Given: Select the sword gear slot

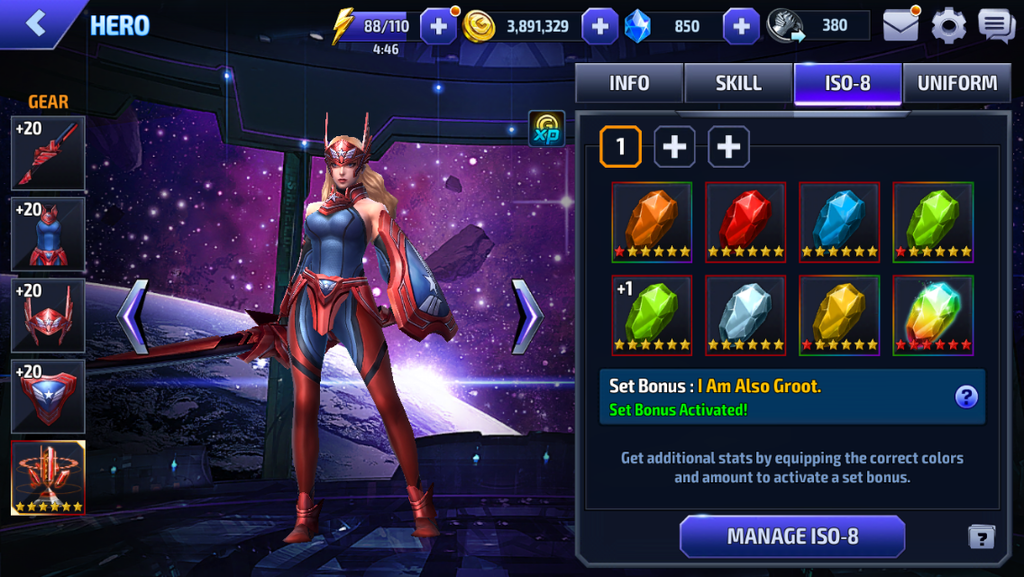Looking at the screenshot, I should pyautogui.click(x=48, y=153).
